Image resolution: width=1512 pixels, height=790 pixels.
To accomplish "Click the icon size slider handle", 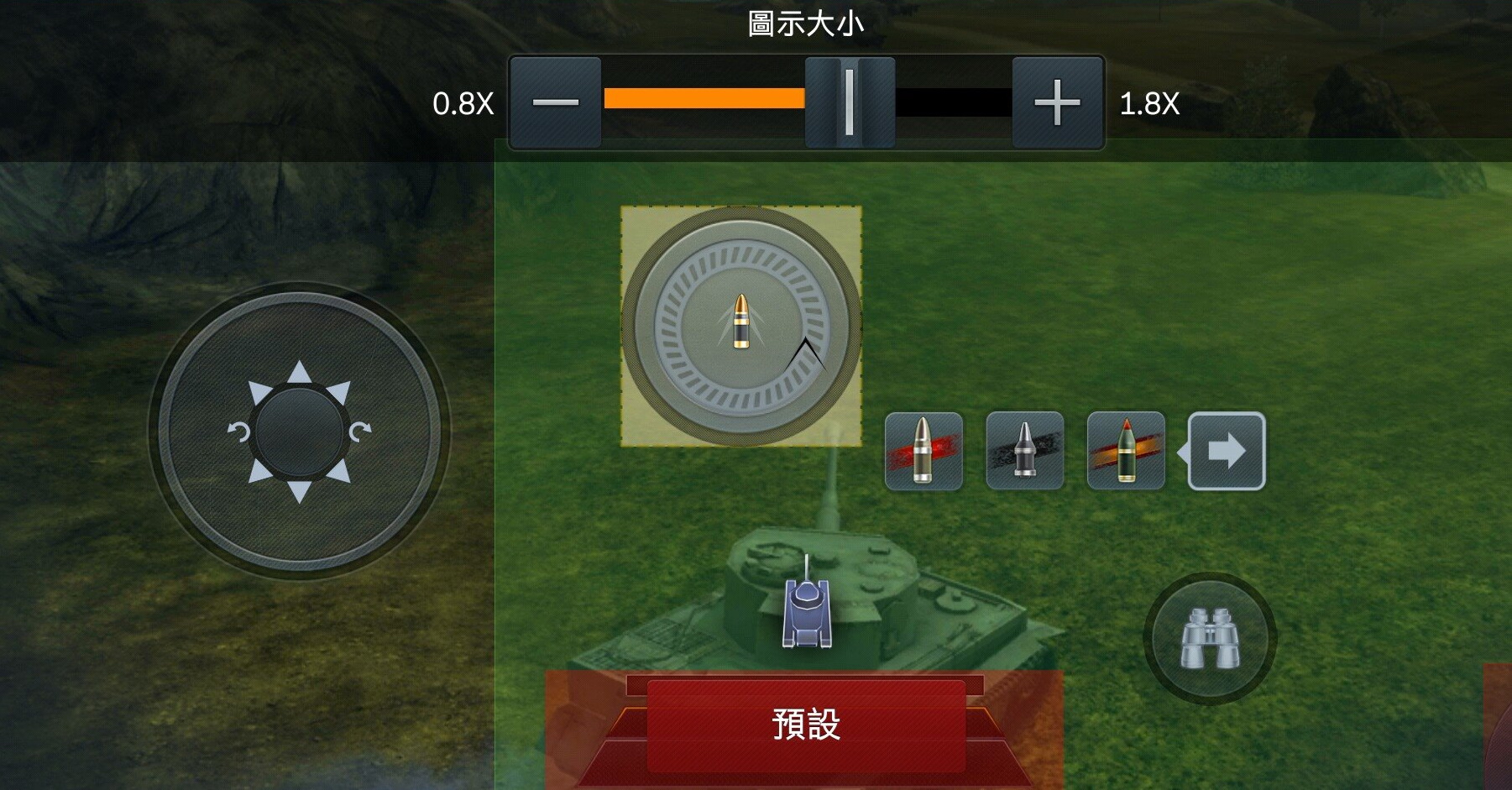I will click(849, 102).
